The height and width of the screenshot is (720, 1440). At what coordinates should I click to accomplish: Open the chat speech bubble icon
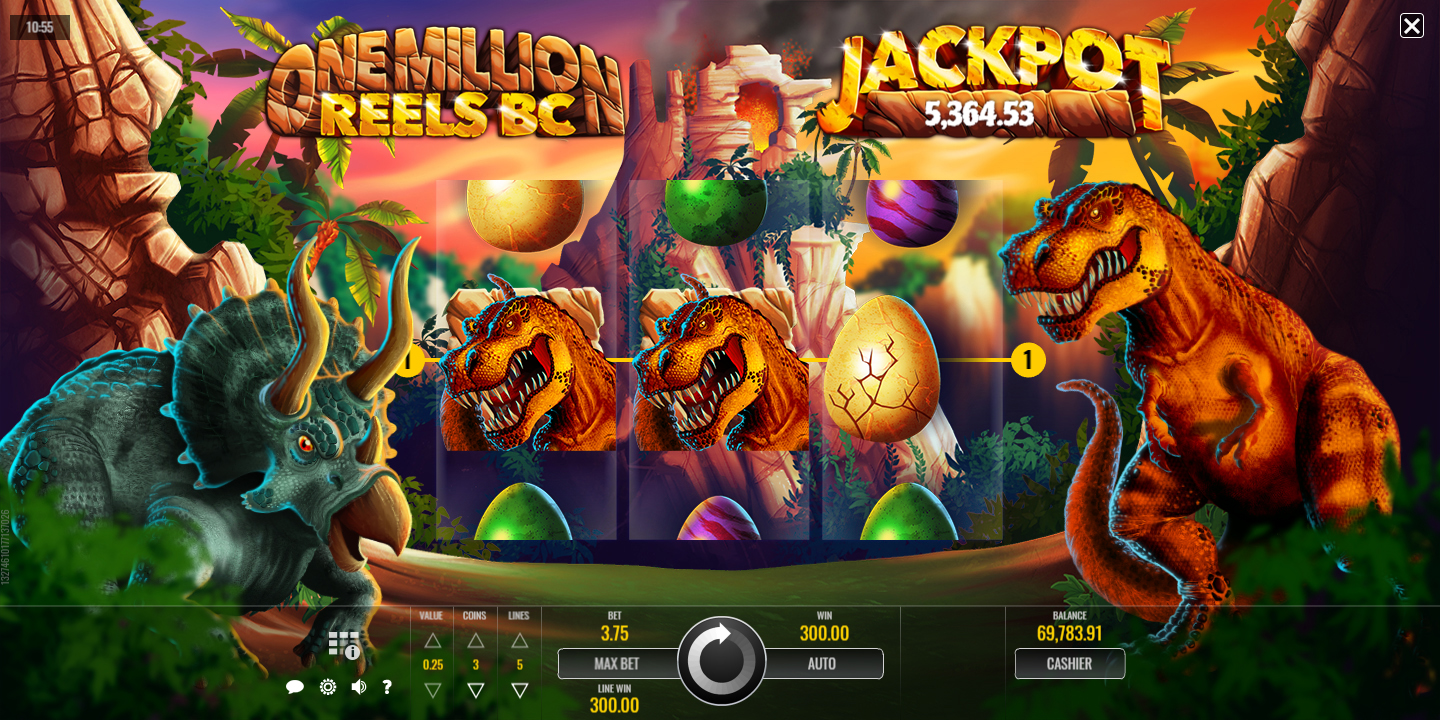(x=295, y=687)
